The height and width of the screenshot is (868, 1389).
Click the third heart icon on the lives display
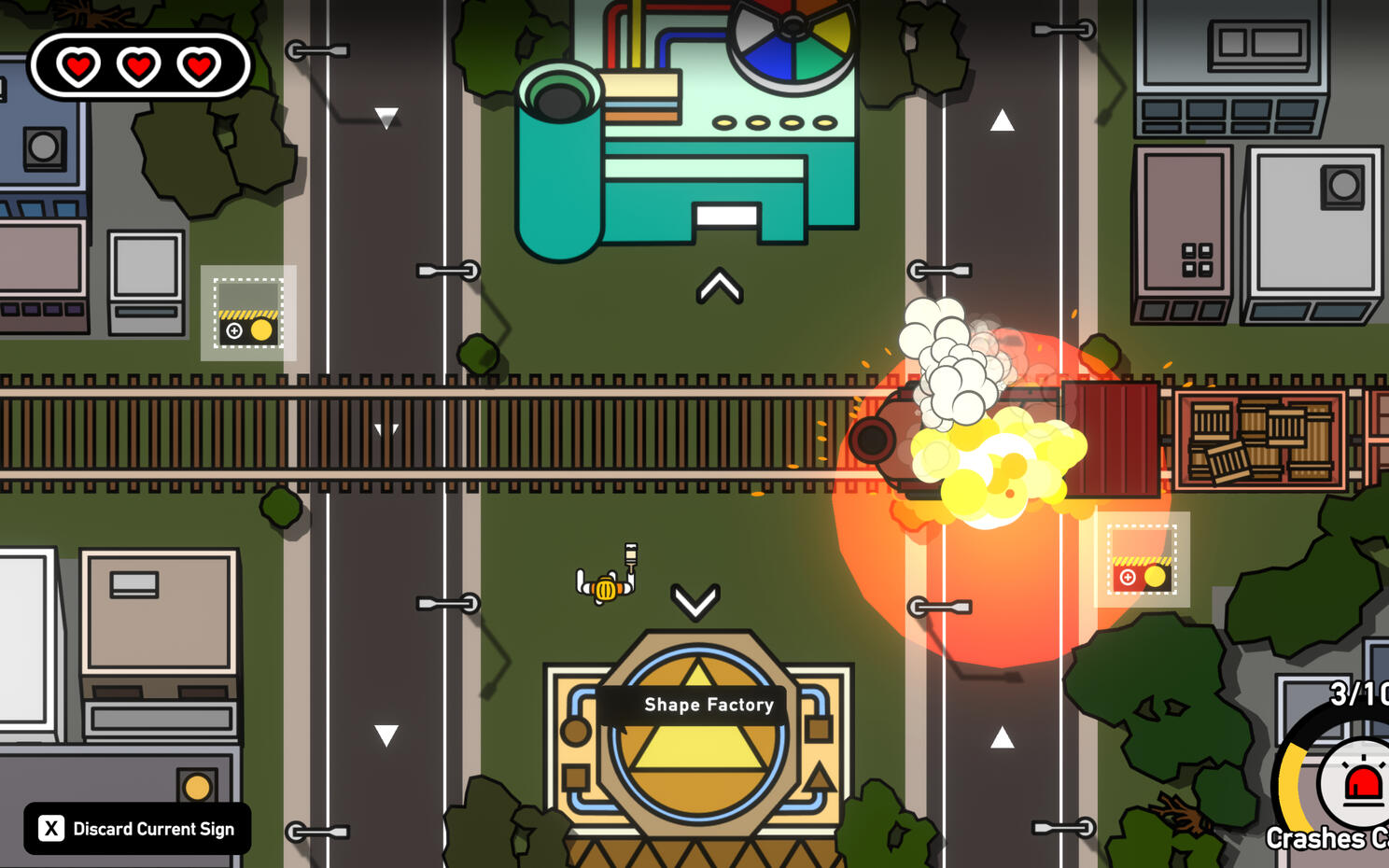(197, 65)
